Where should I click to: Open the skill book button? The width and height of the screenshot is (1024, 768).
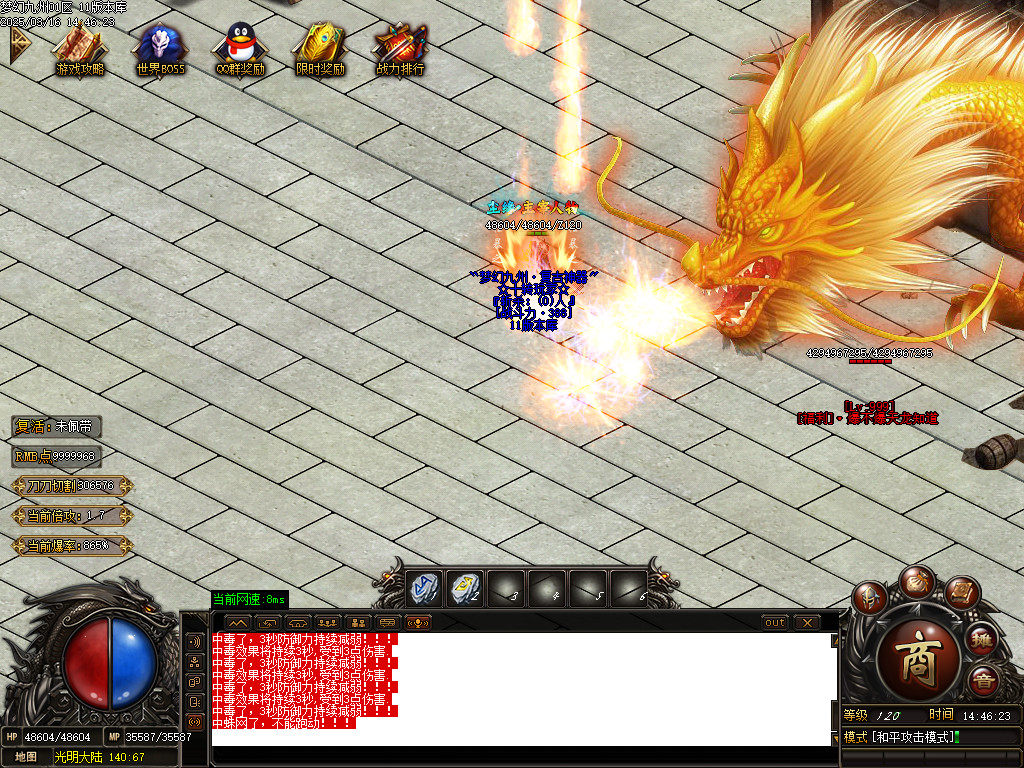(x=961, y=594)
